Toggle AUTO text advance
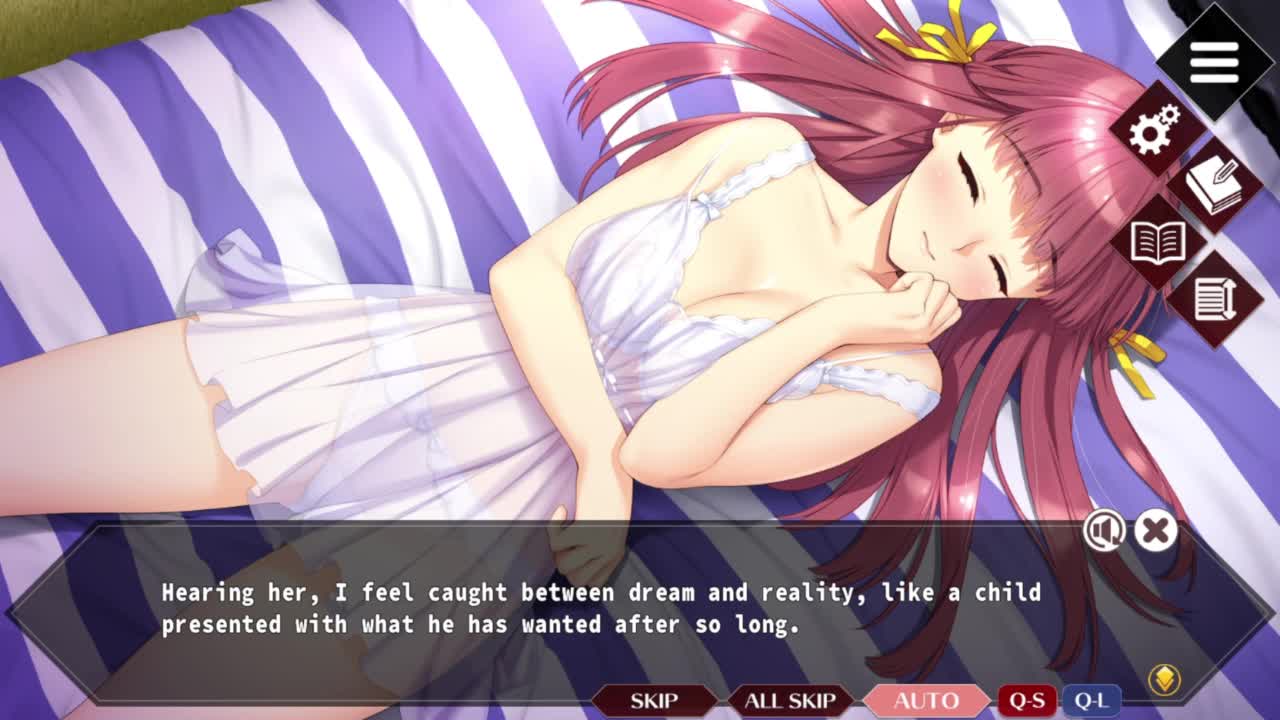1280x720 pixels. coord(926,701)
